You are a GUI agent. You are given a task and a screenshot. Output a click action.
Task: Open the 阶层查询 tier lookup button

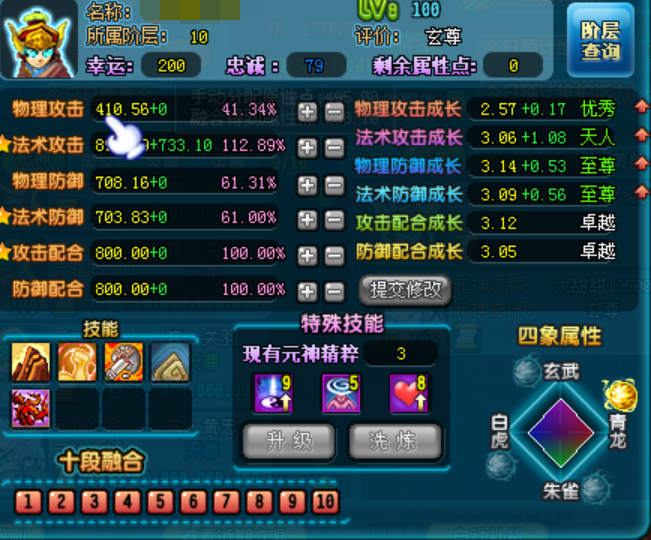[x=600, y=41]
